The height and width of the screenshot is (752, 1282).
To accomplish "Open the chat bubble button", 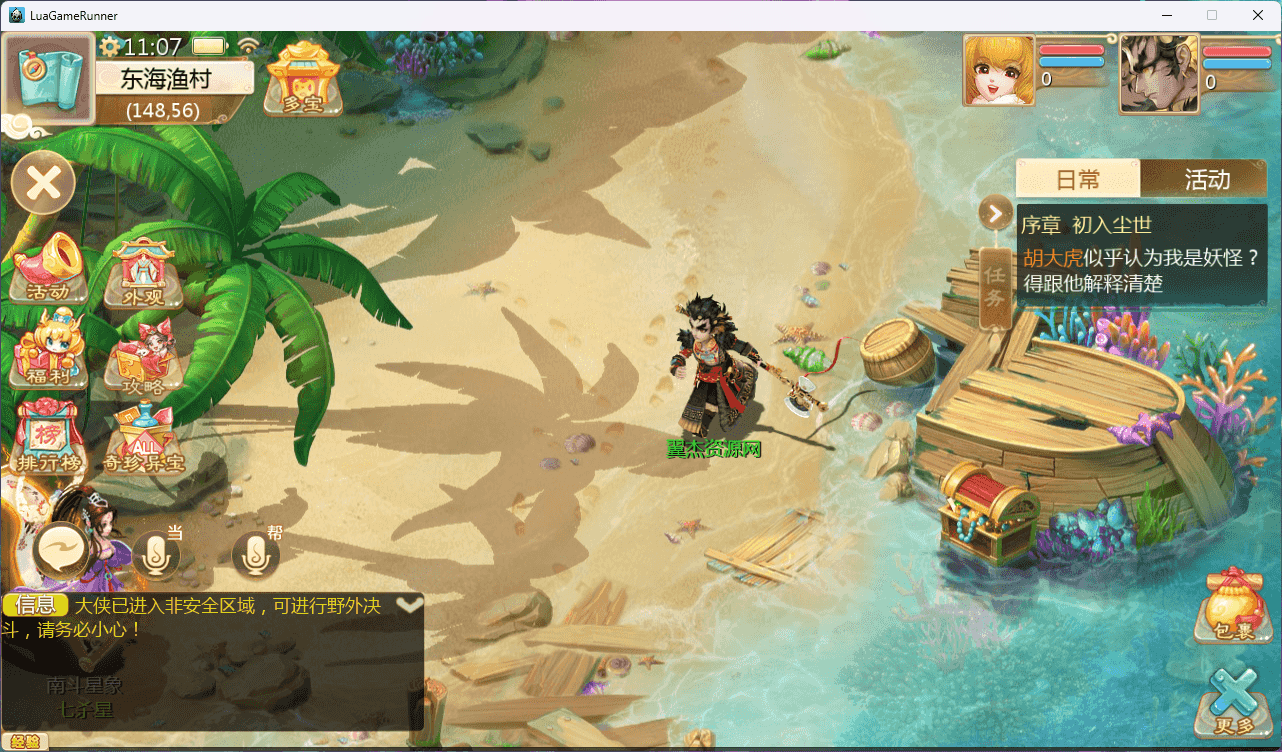I will (x=66, y=551).
